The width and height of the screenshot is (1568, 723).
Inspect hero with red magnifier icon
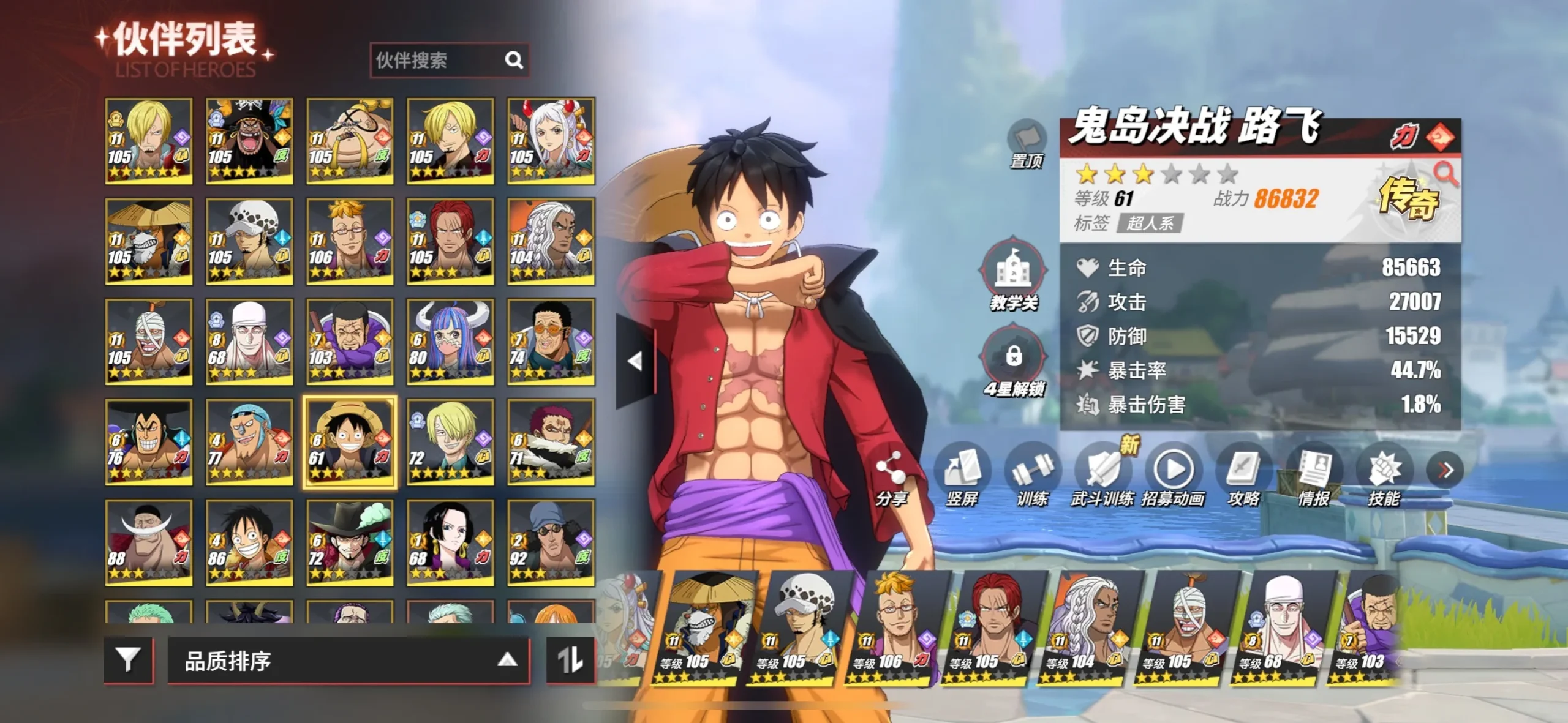click(x=1446, y=174)
